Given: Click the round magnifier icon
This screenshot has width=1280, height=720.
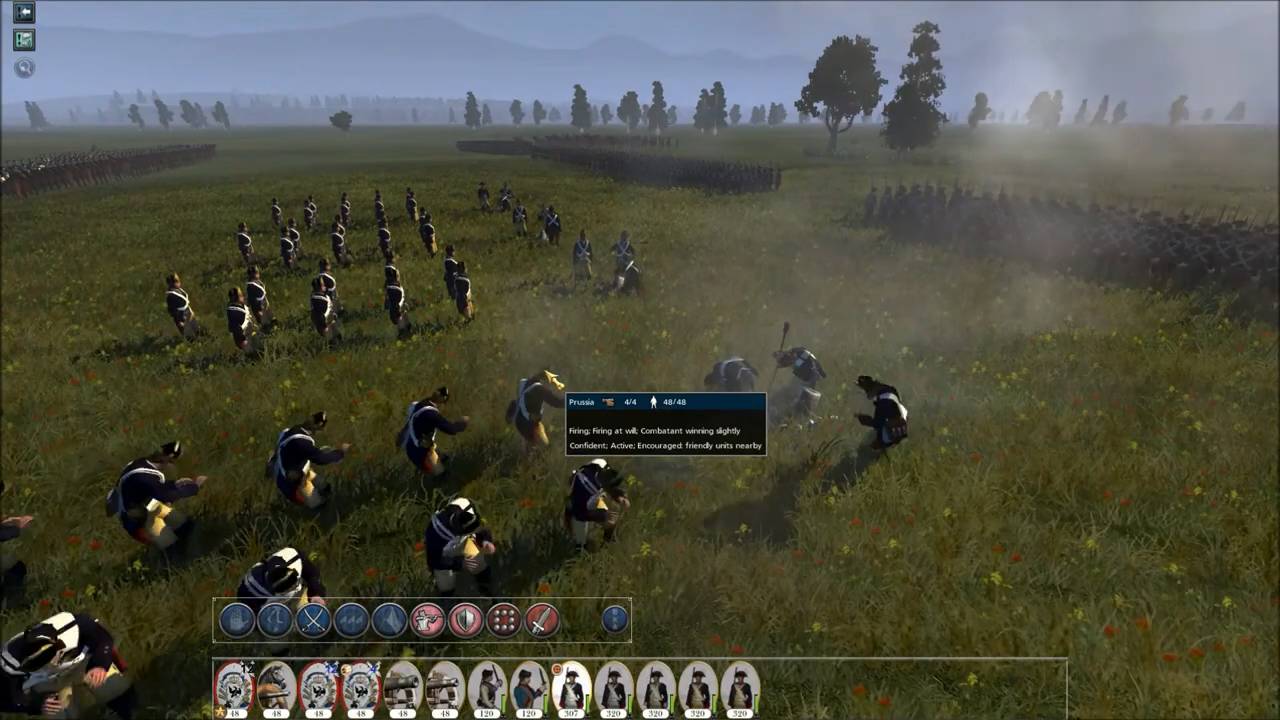Looking at the screenshot, I should coord(24,68).
